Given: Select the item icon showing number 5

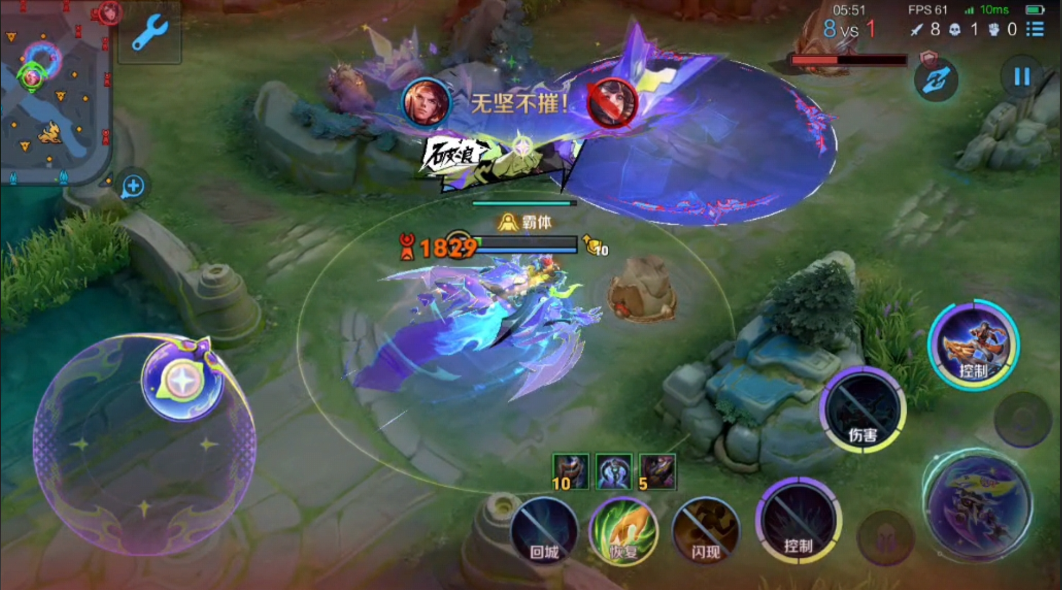Looking at the screenshot, I should tap(658, 471).
